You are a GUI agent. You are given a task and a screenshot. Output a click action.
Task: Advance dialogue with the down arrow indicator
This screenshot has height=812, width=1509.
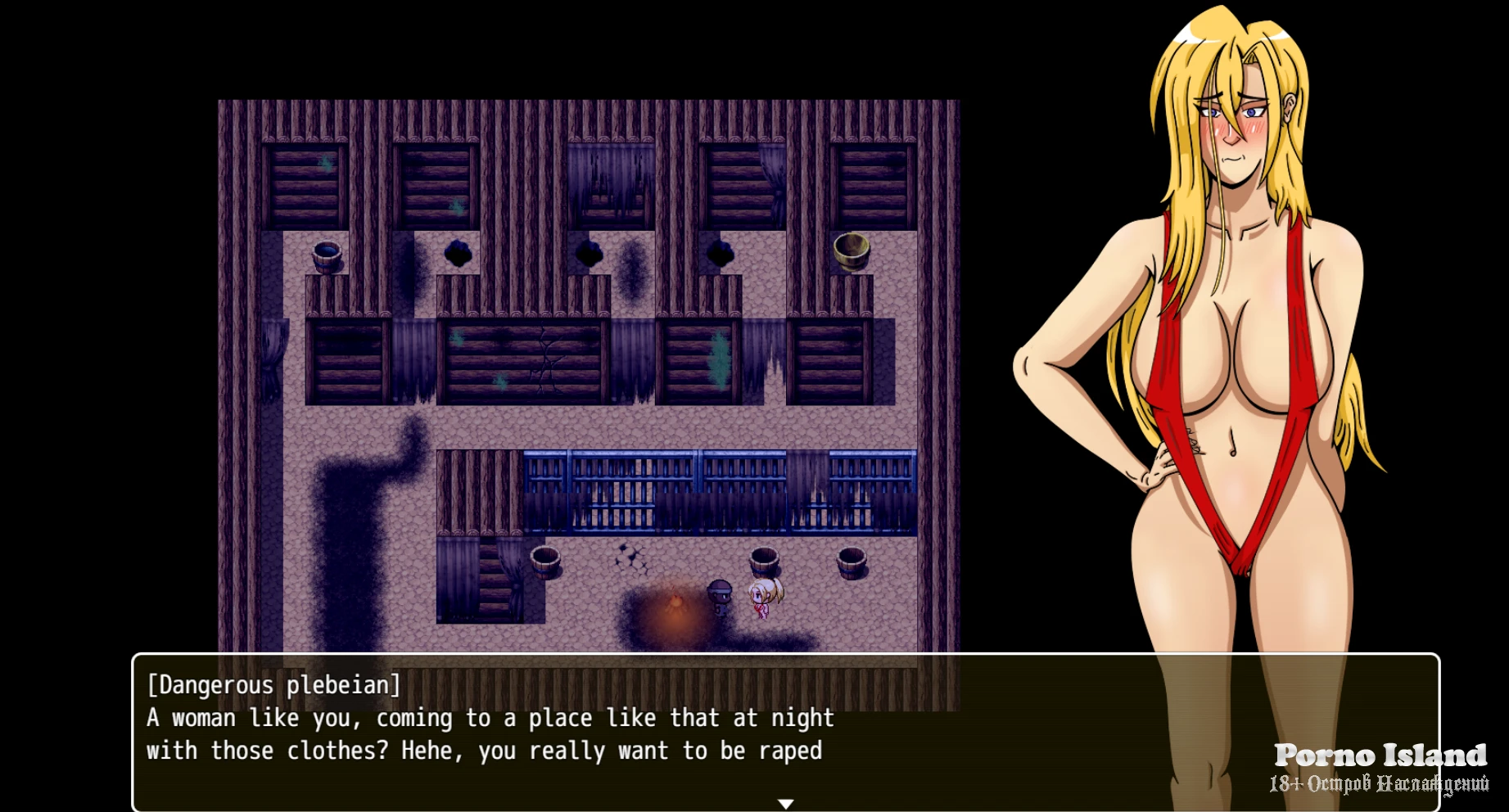tap(785, 804)
